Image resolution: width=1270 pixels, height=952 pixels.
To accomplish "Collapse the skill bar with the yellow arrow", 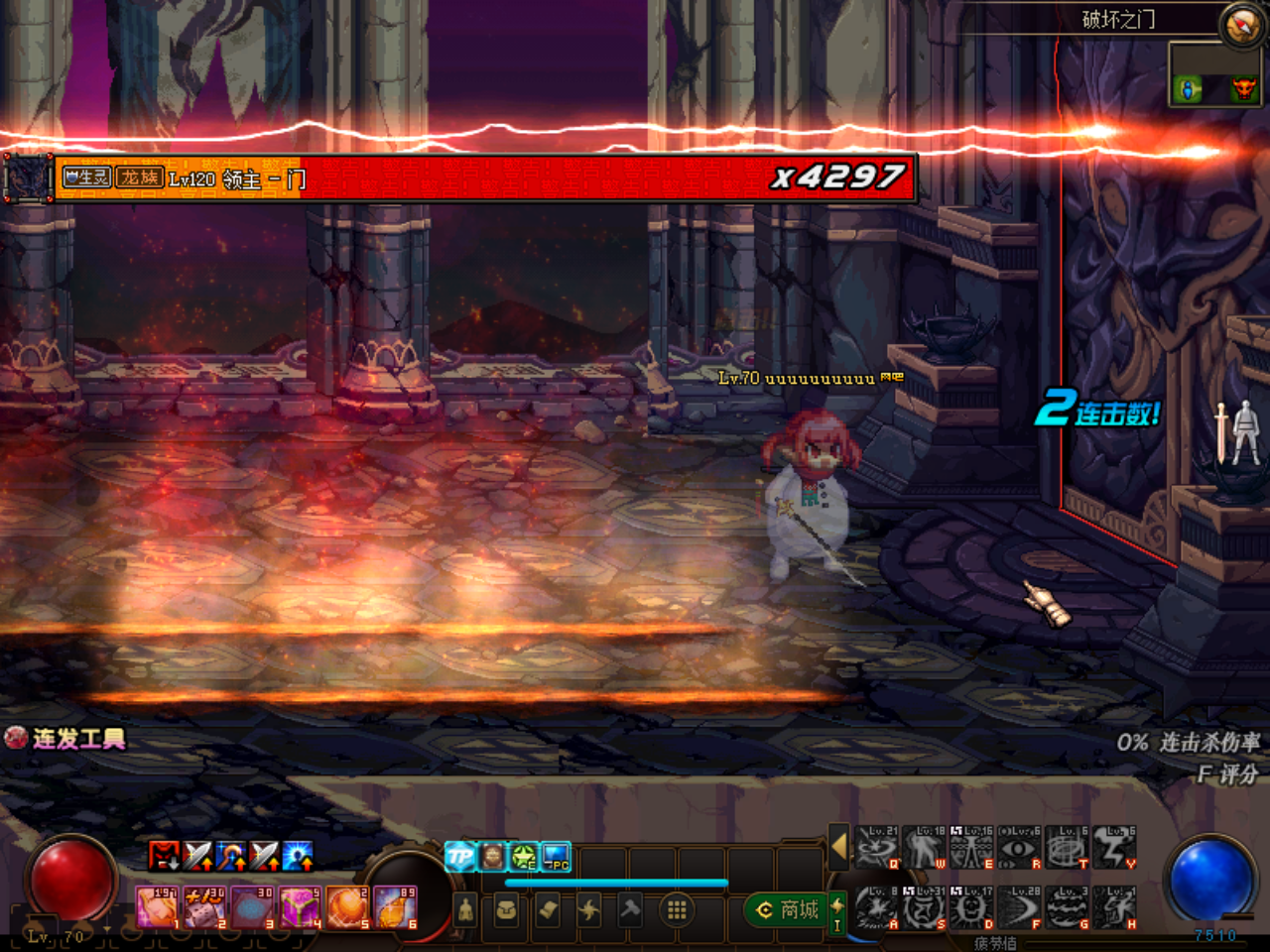I will click(839, 847).
